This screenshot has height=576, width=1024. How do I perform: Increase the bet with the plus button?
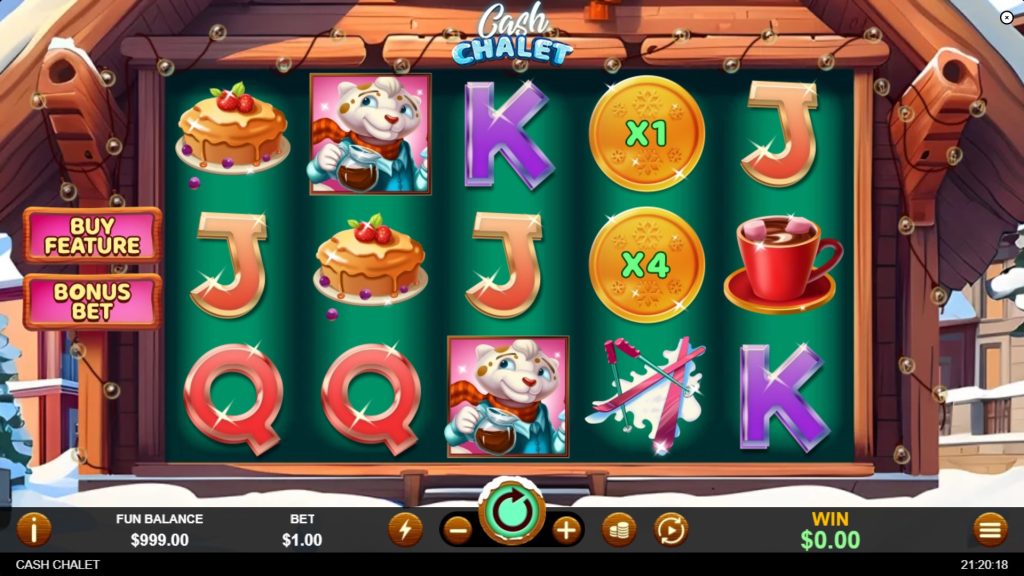click(x=566, y=530)
